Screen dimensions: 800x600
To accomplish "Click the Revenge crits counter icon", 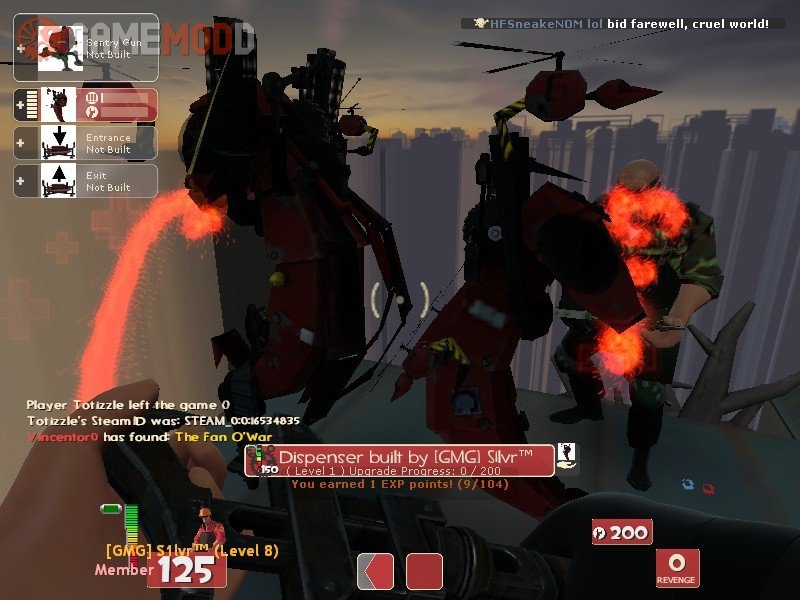I will [x=677, y=567].
